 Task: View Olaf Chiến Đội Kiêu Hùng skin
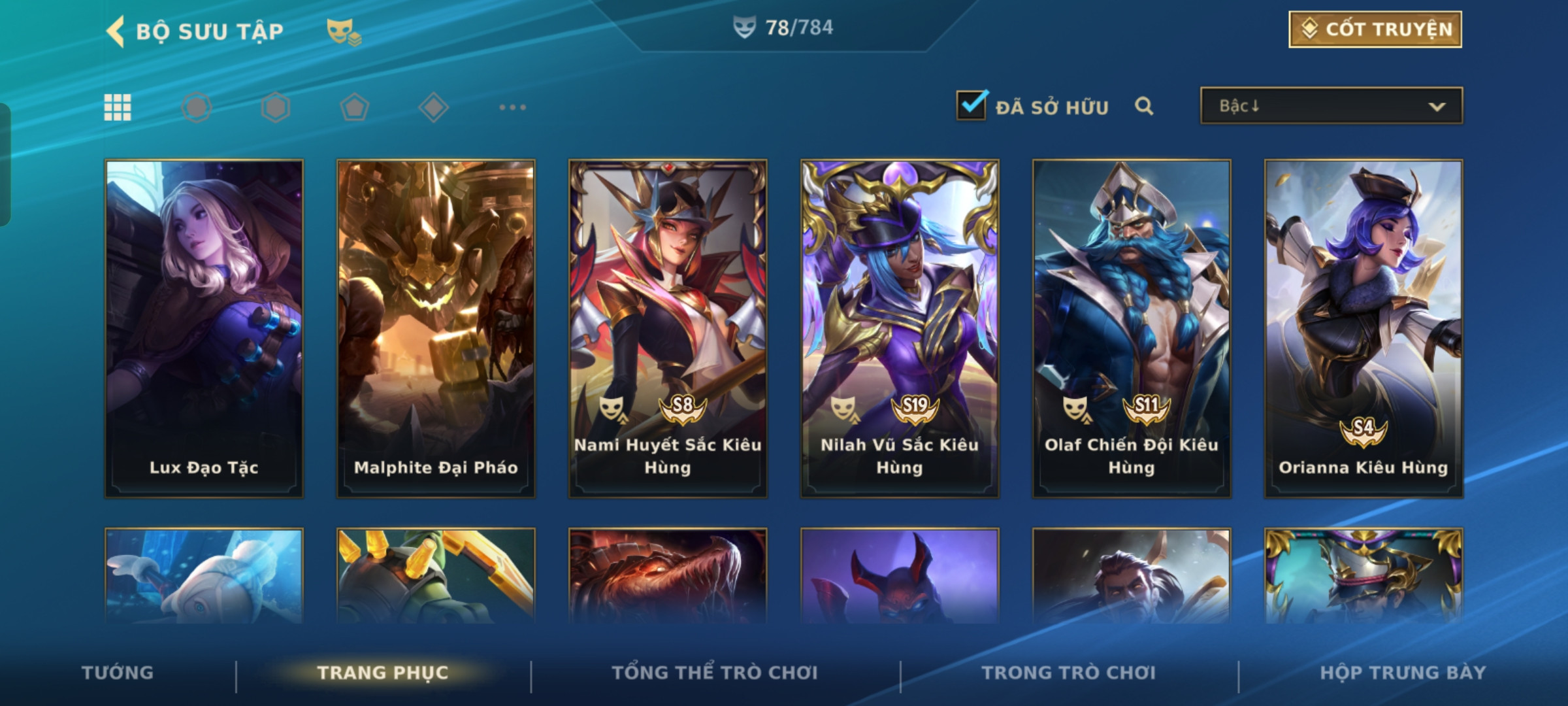point(1132,328)
